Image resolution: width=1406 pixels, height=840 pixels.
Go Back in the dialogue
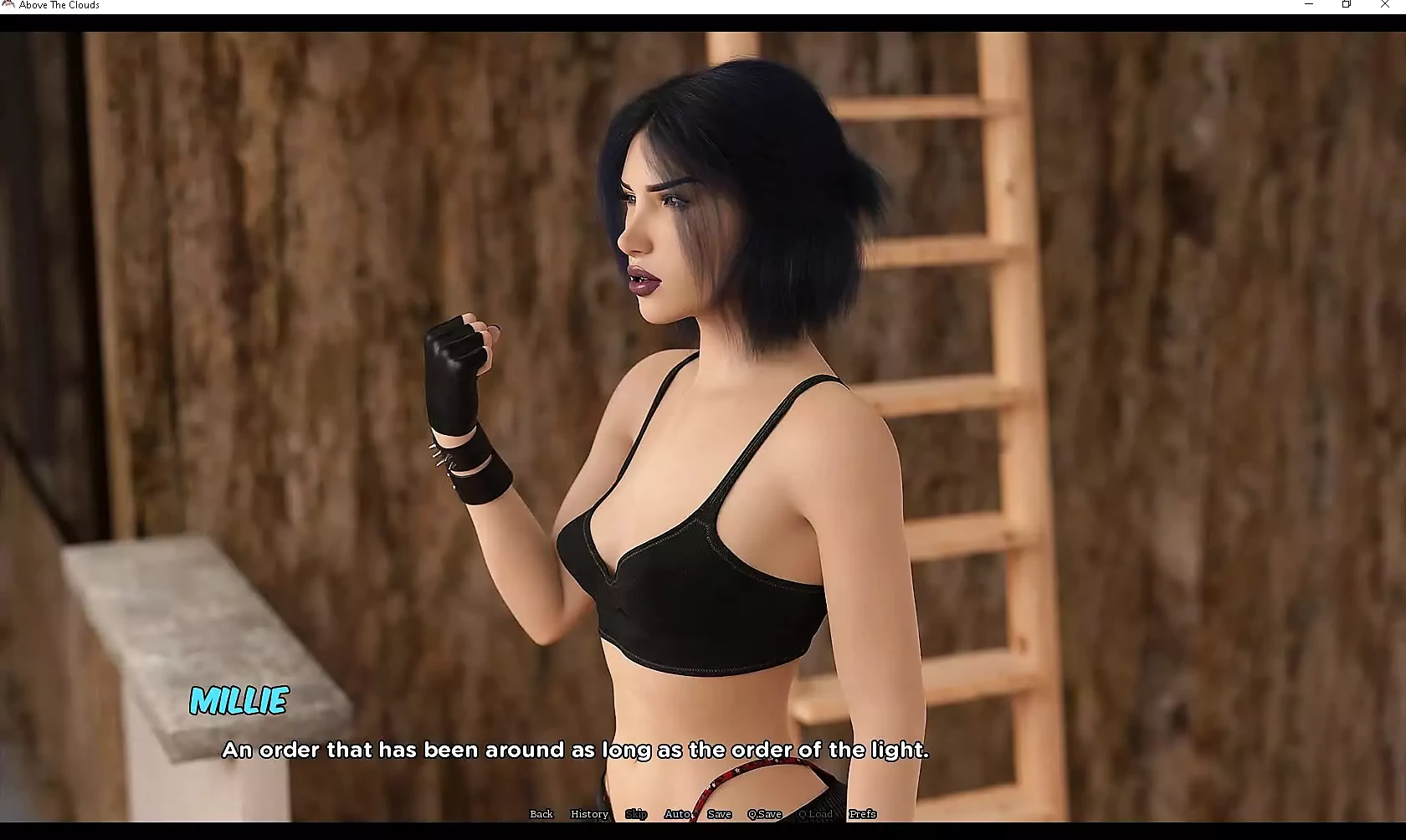coord(541,814)
